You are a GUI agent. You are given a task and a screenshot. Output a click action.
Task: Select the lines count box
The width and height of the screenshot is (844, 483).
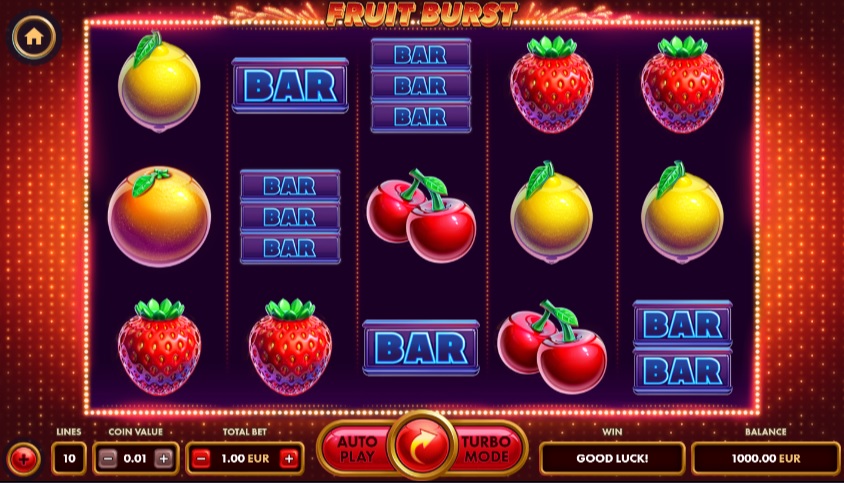click(69, 459)
